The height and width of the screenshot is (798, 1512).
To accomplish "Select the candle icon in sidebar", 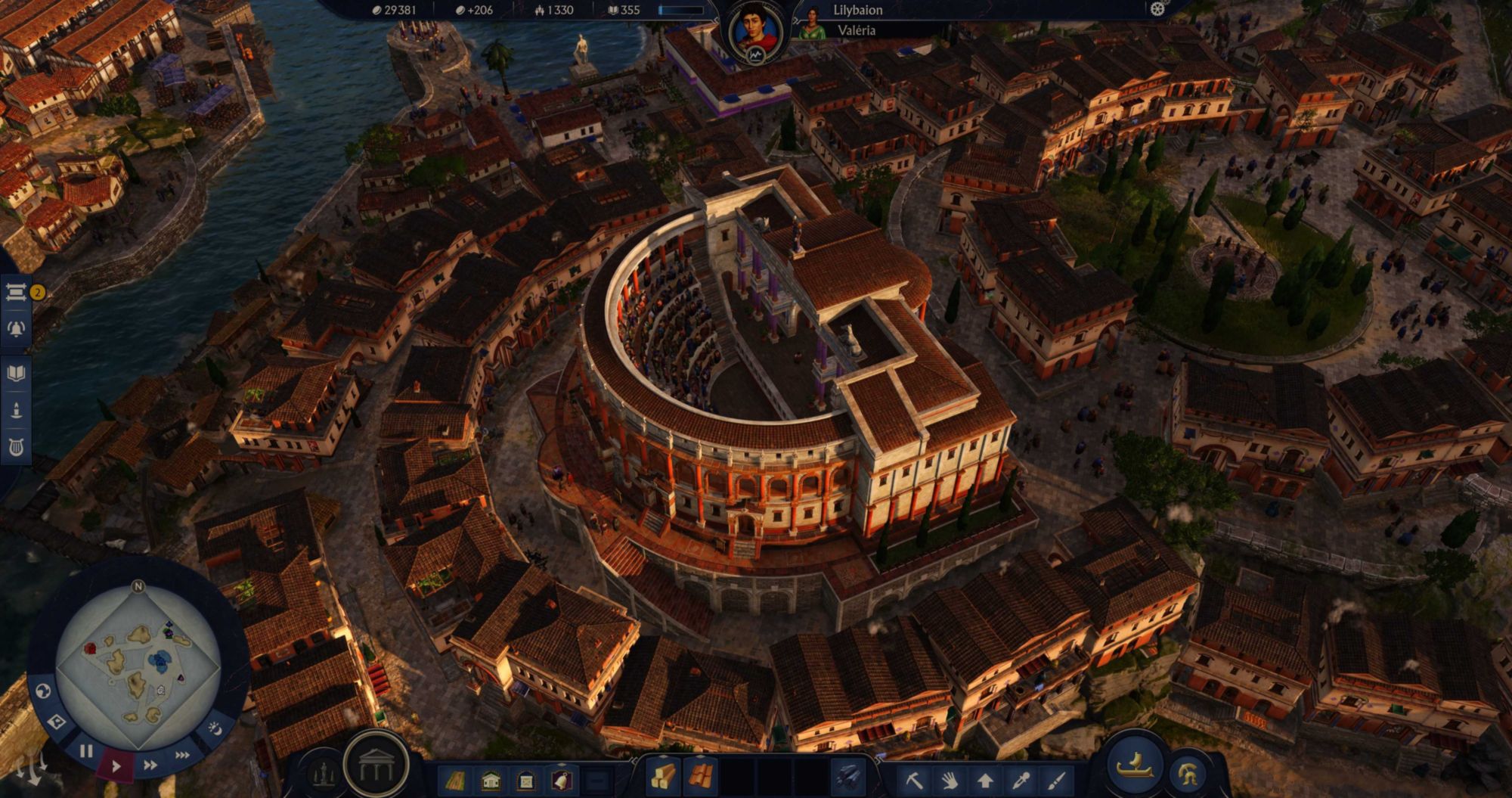I will (x=17, y=410).
